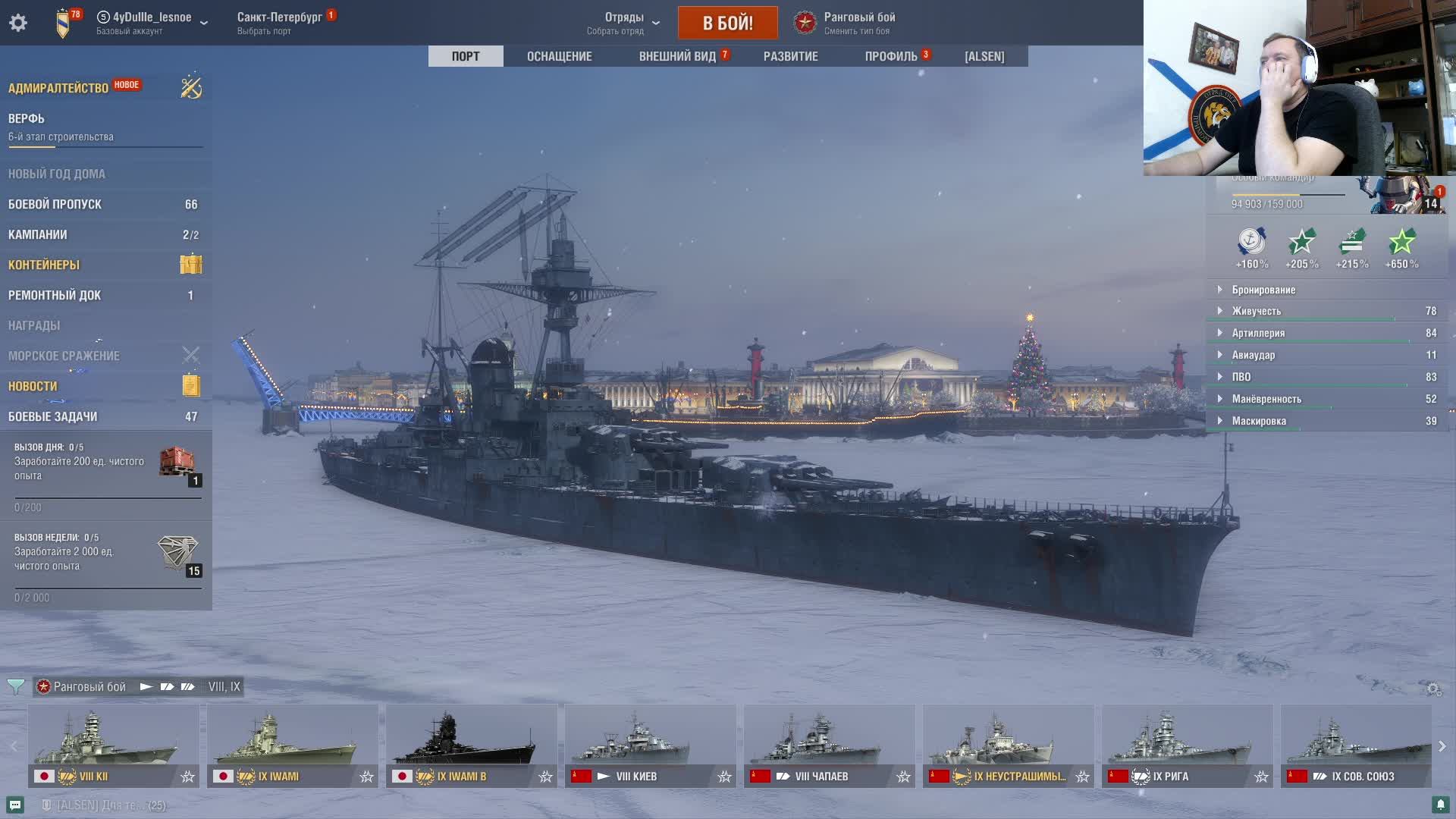Select the IX IWAMI B ship
1456x819 pixels.
(471, 745)
